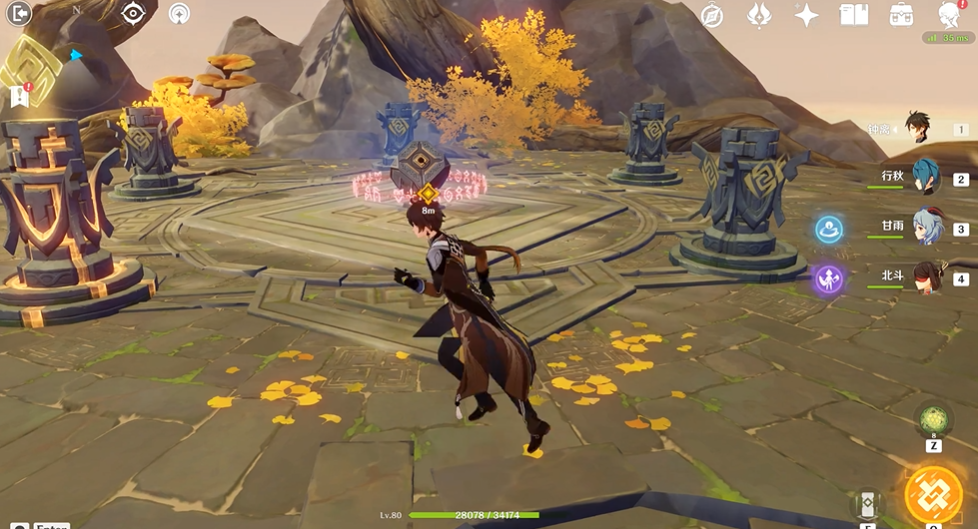Select active character 钟离 in party list
978x529 pixels.
coord(920,128)
